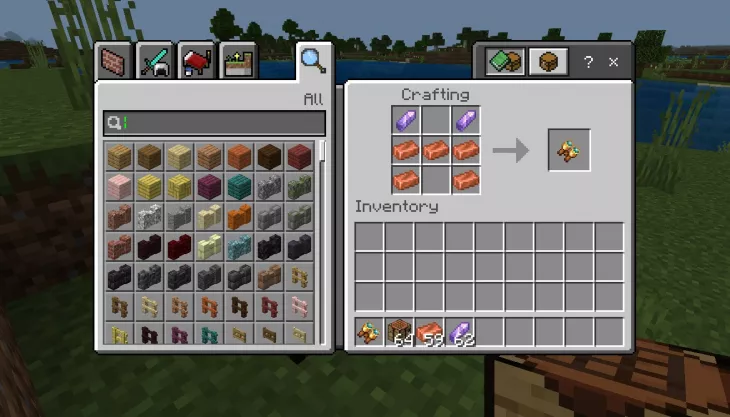Close the crafting screen with the X

click(x=613, y=62)
